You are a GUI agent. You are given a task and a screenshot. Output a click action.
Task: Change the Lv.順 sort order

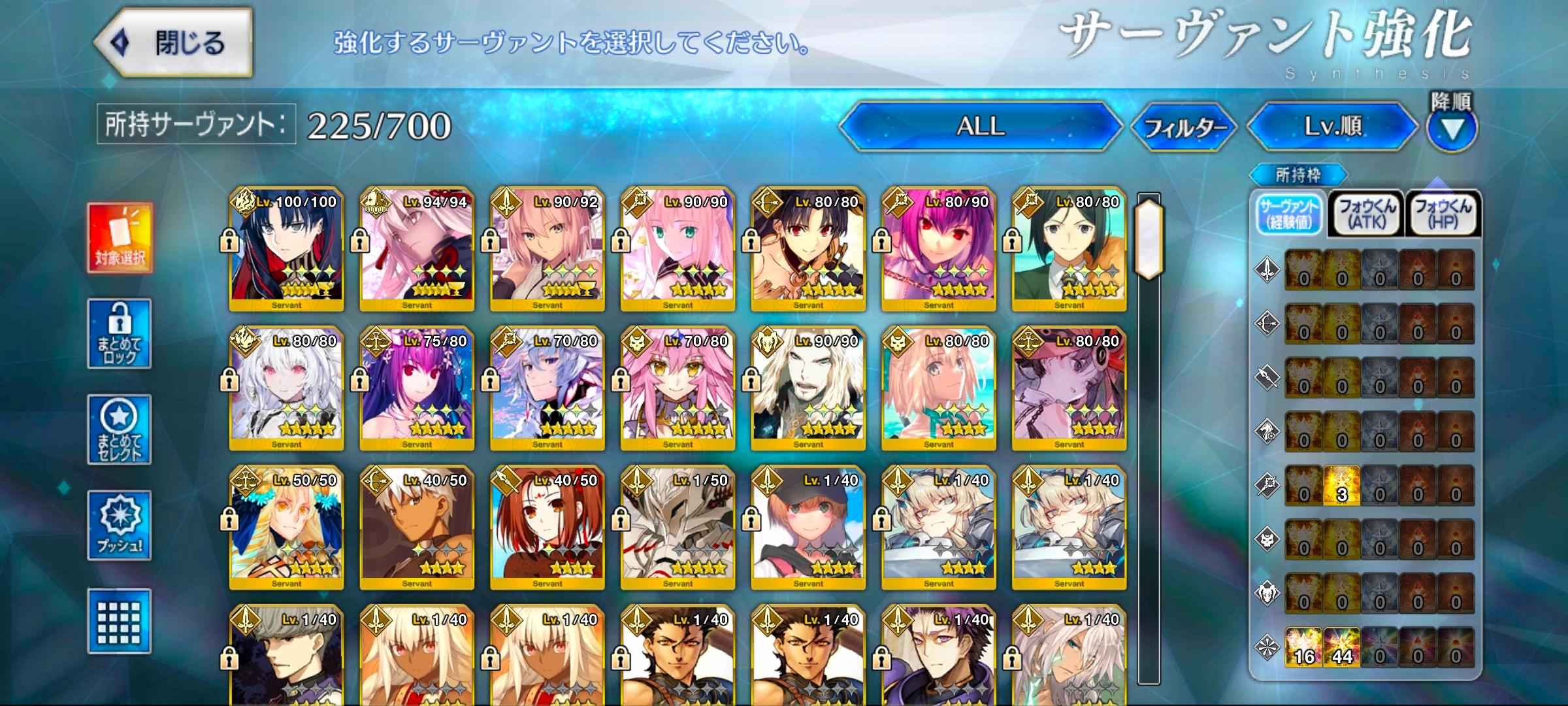[1333, 126]
